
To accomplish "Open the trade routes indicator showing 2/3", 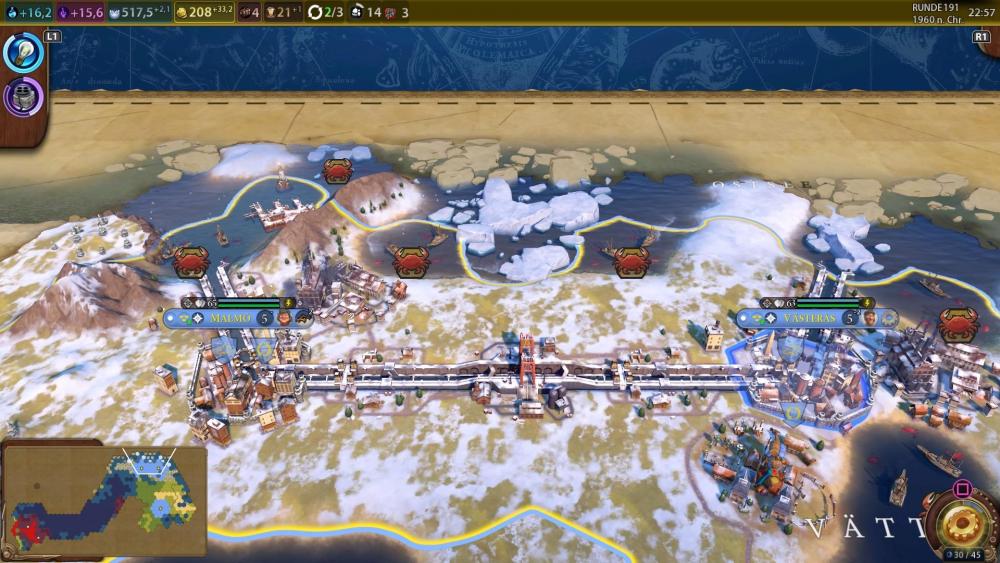I will coord(324,12).
